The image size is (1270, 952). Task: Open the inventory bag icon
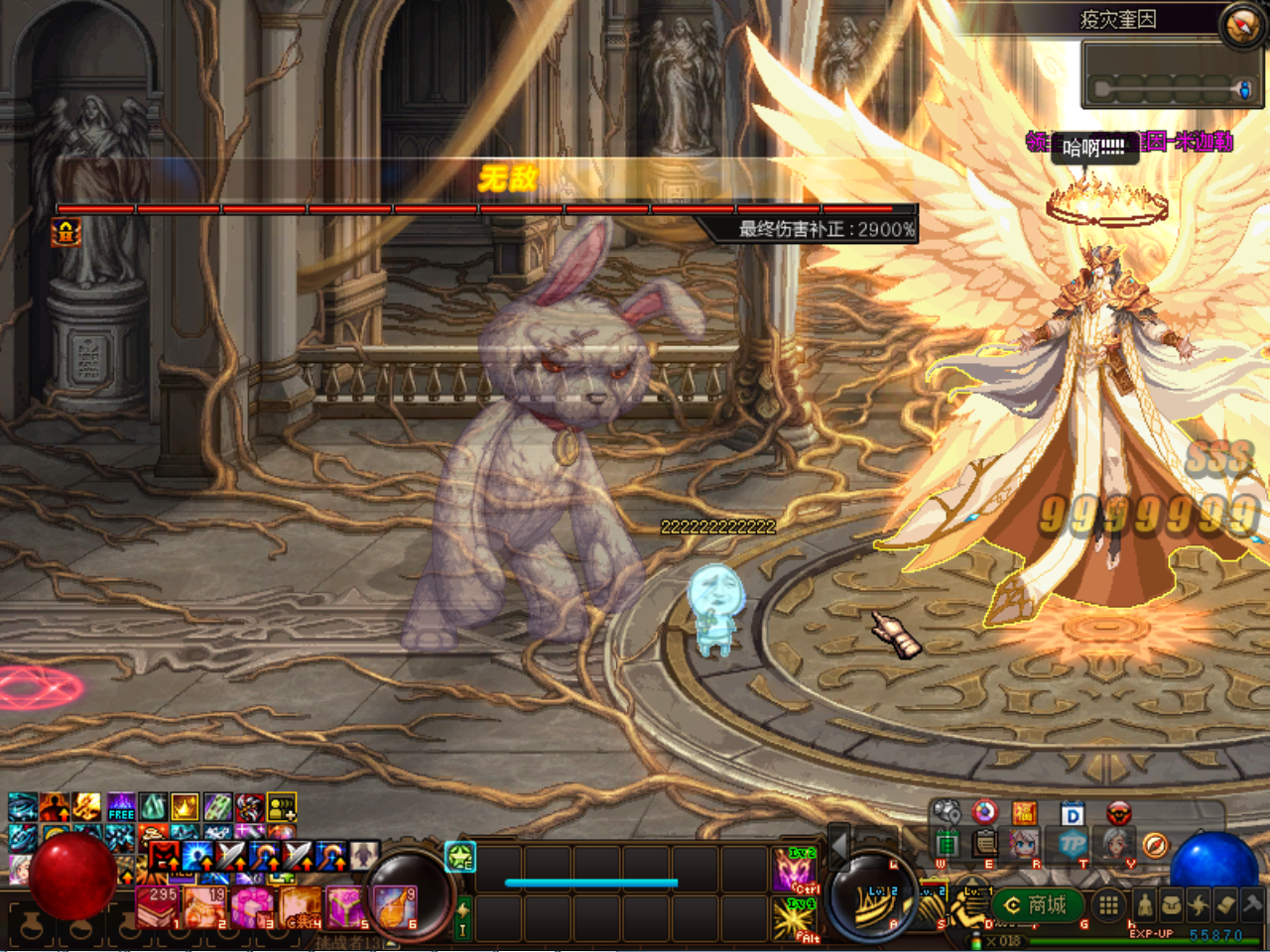pyautogui.click(x=1171, y=904)
